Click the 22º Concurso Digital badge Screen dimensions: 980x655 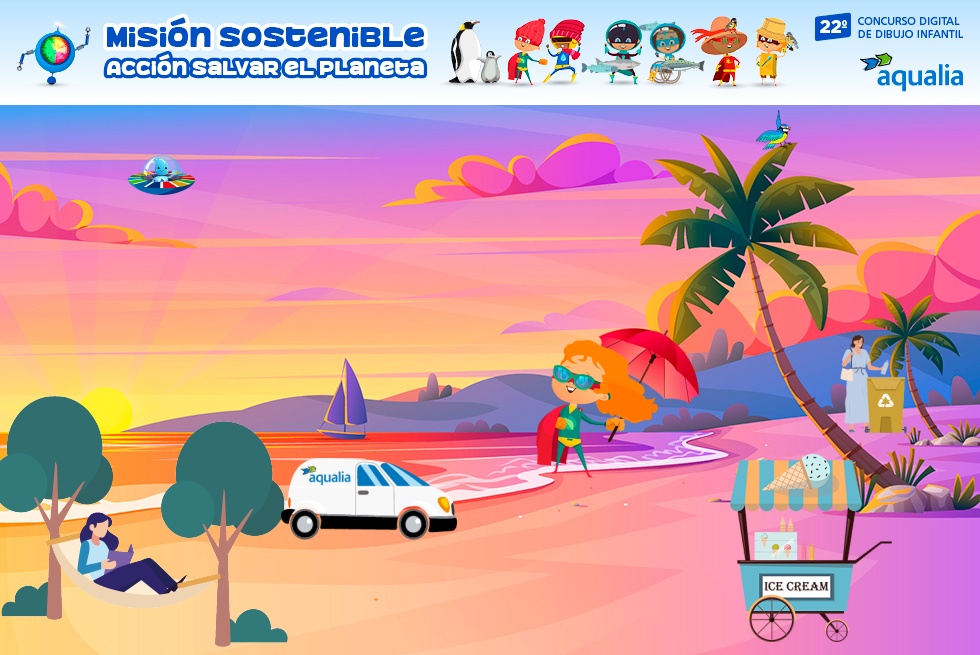click(x=889, y=27)
